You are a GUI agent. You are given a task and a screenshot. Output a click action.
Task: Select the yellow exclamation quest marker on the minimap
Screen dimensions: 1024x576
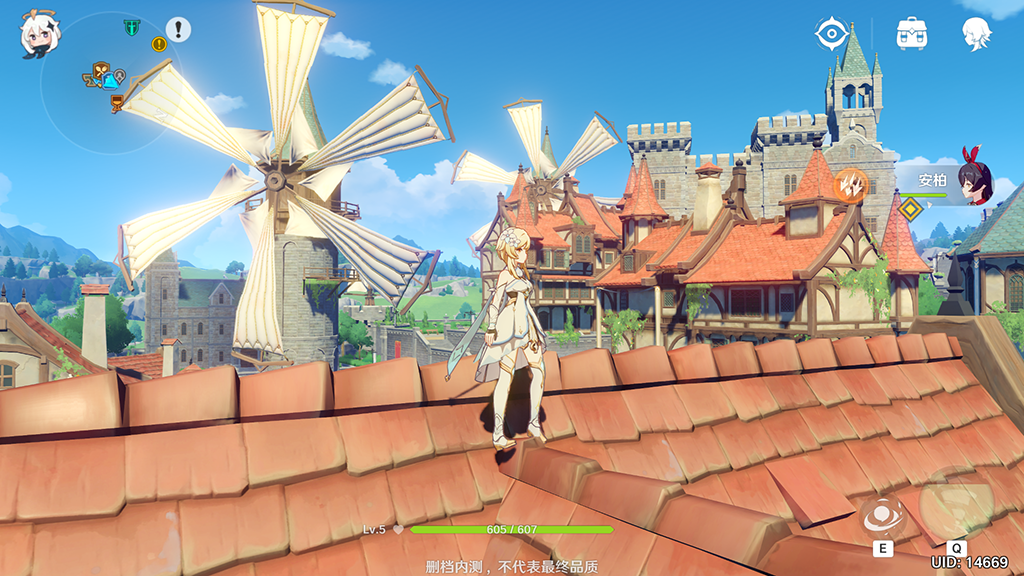pos(158,43)
